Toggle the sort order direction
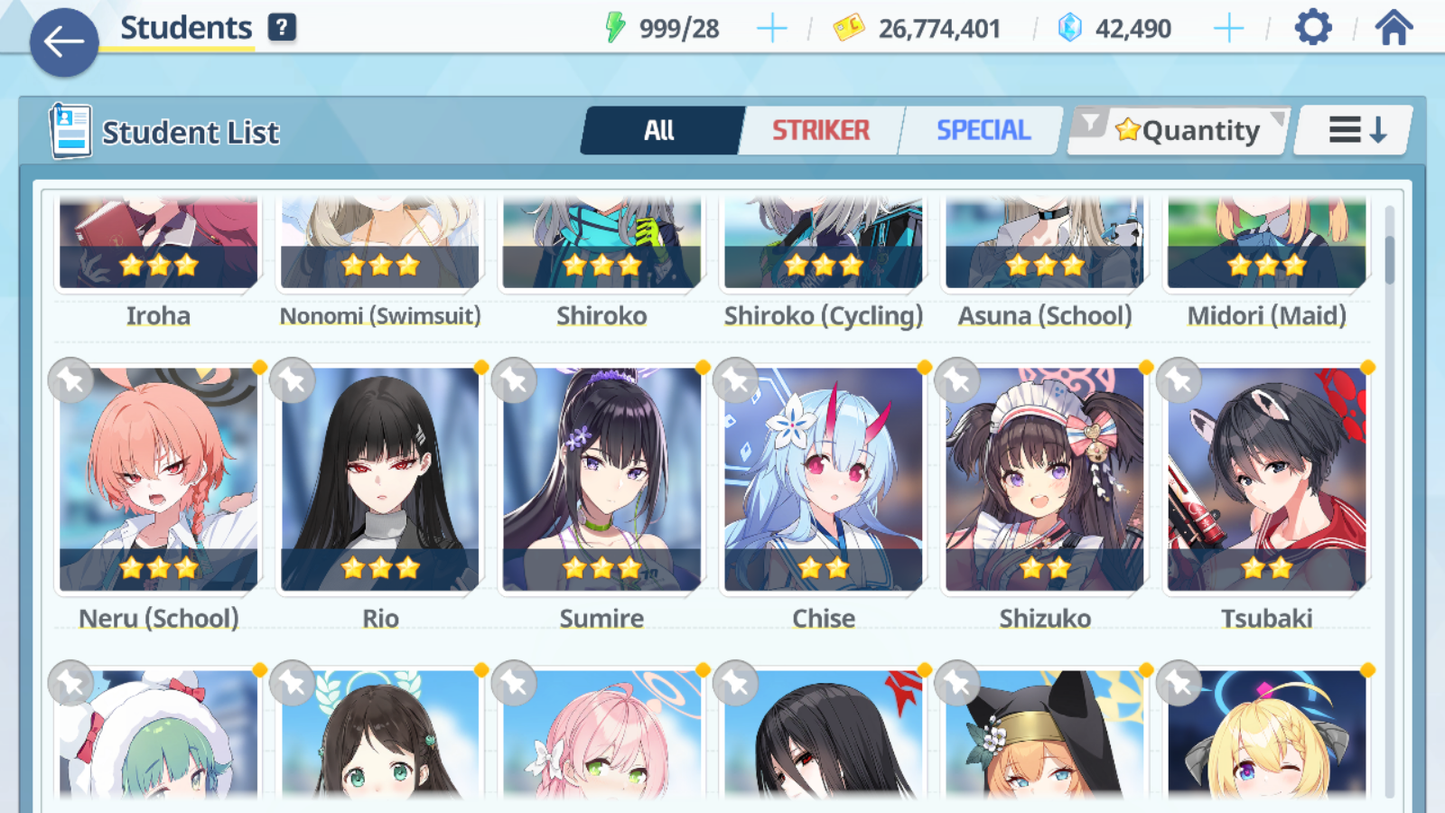1445x813 pixels. (x=1355, y=130)
